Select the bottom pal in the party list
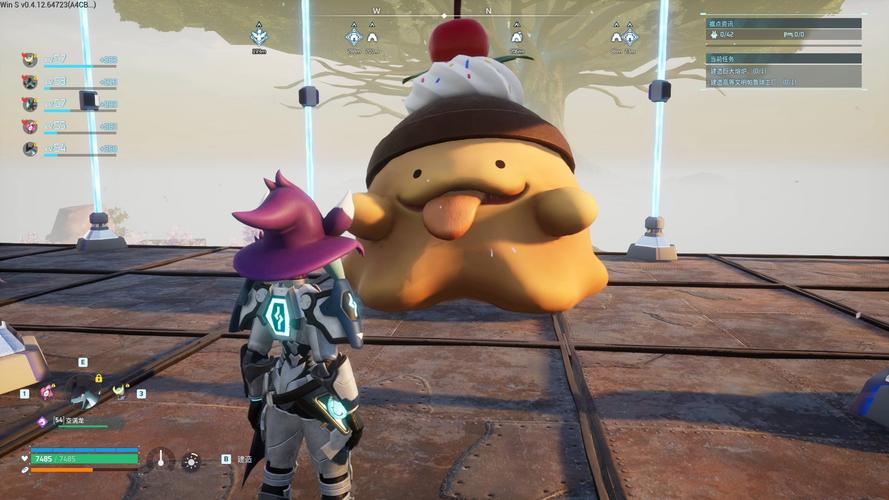The width and height of the screenshot is (889, 500). tap(30, 149)
